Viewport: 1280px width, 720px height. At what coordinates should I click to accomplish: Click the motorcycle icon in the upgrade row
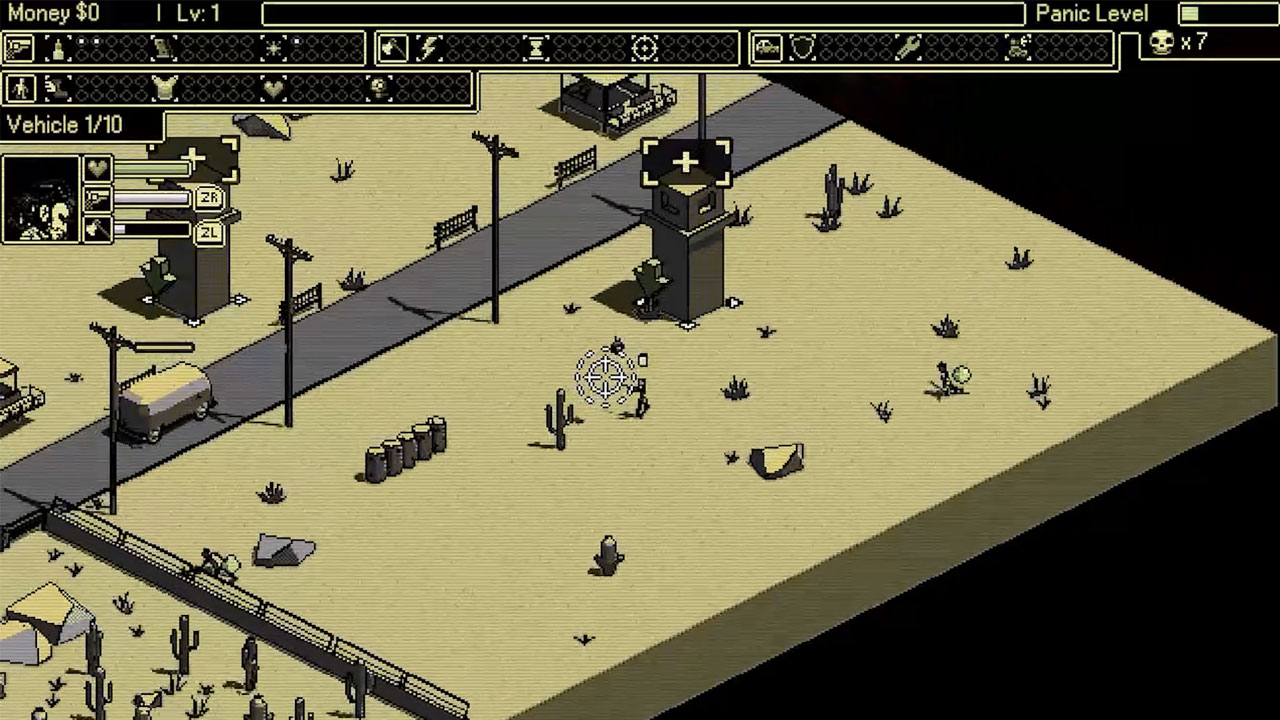tap(1020, 47)
